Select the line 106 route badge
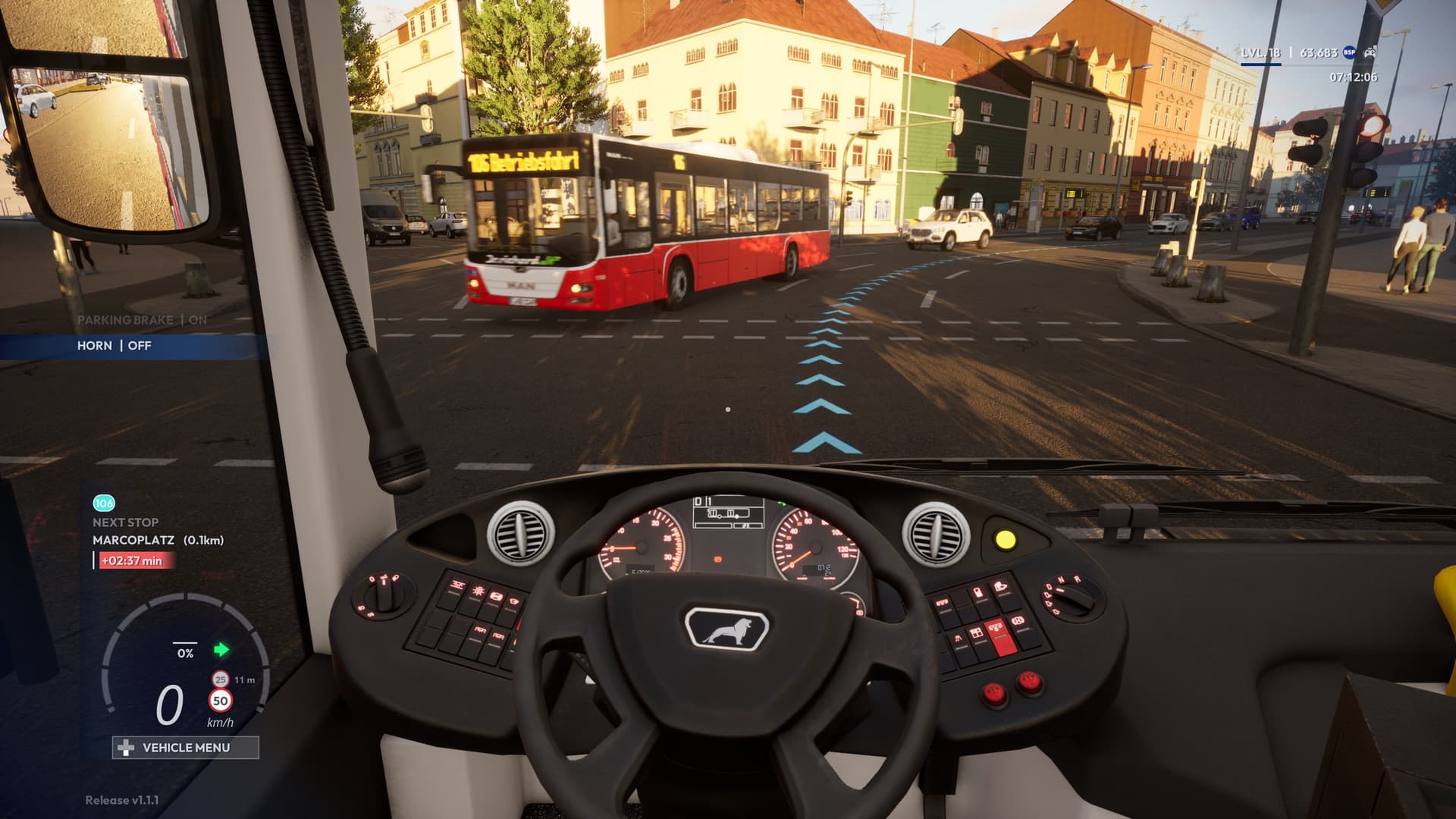 104,504
